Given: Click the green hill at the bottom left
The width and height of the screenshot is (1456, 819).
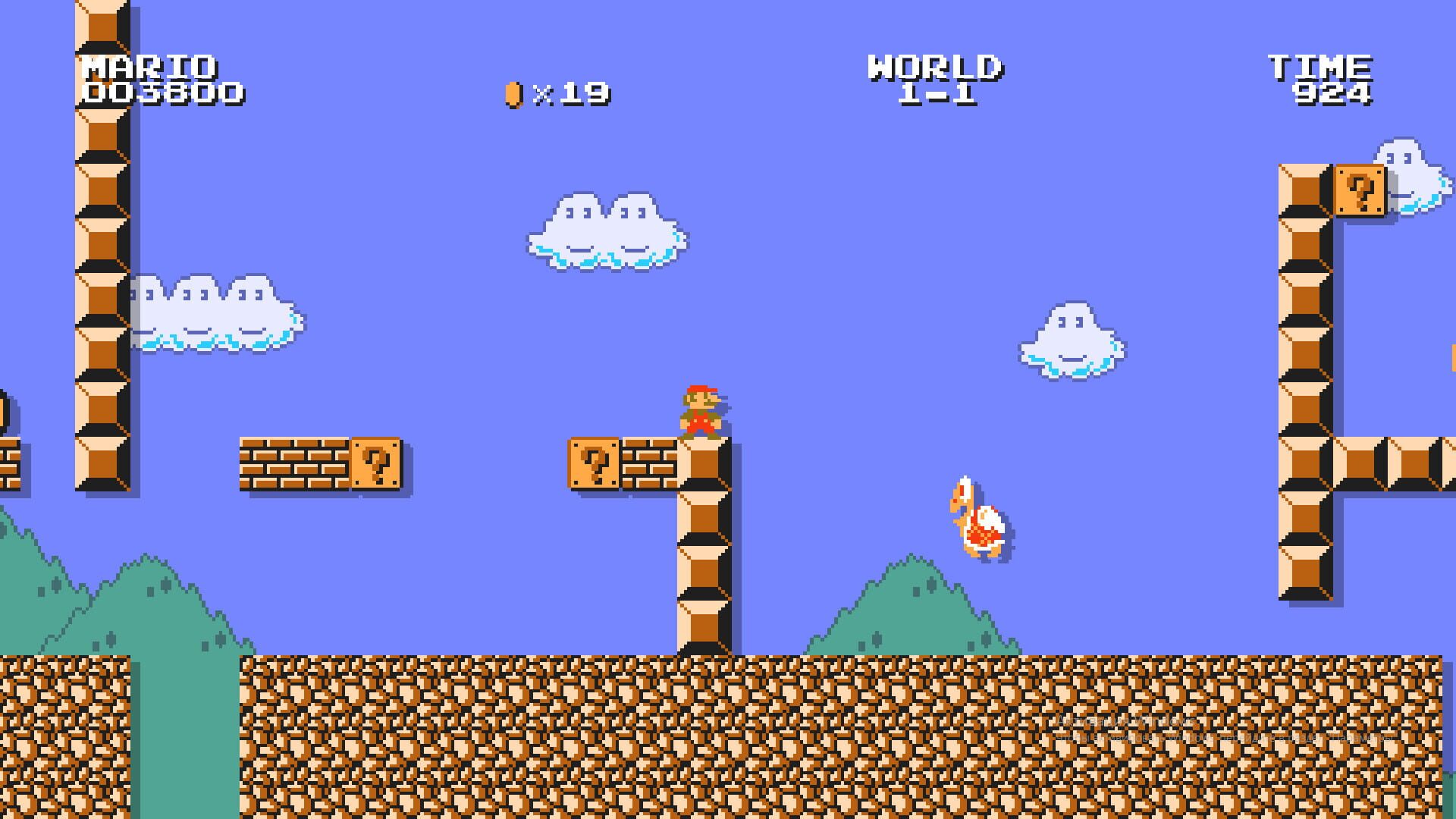Looking at the screenshot, I should coord(45,599).
